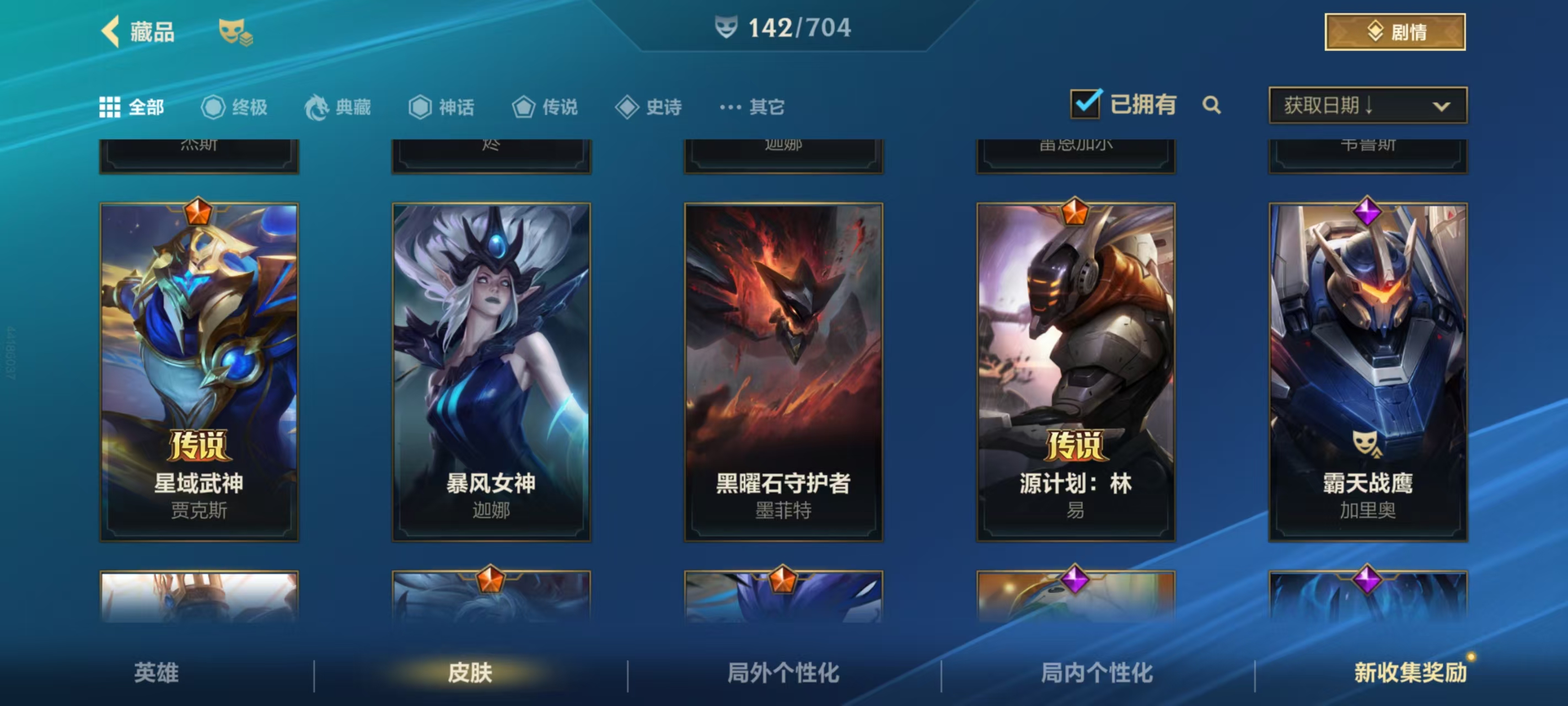Switch to the 传说 filter
Viewport: 1568px width, 706px height.
pyautogui.click(x=545, y=107)
